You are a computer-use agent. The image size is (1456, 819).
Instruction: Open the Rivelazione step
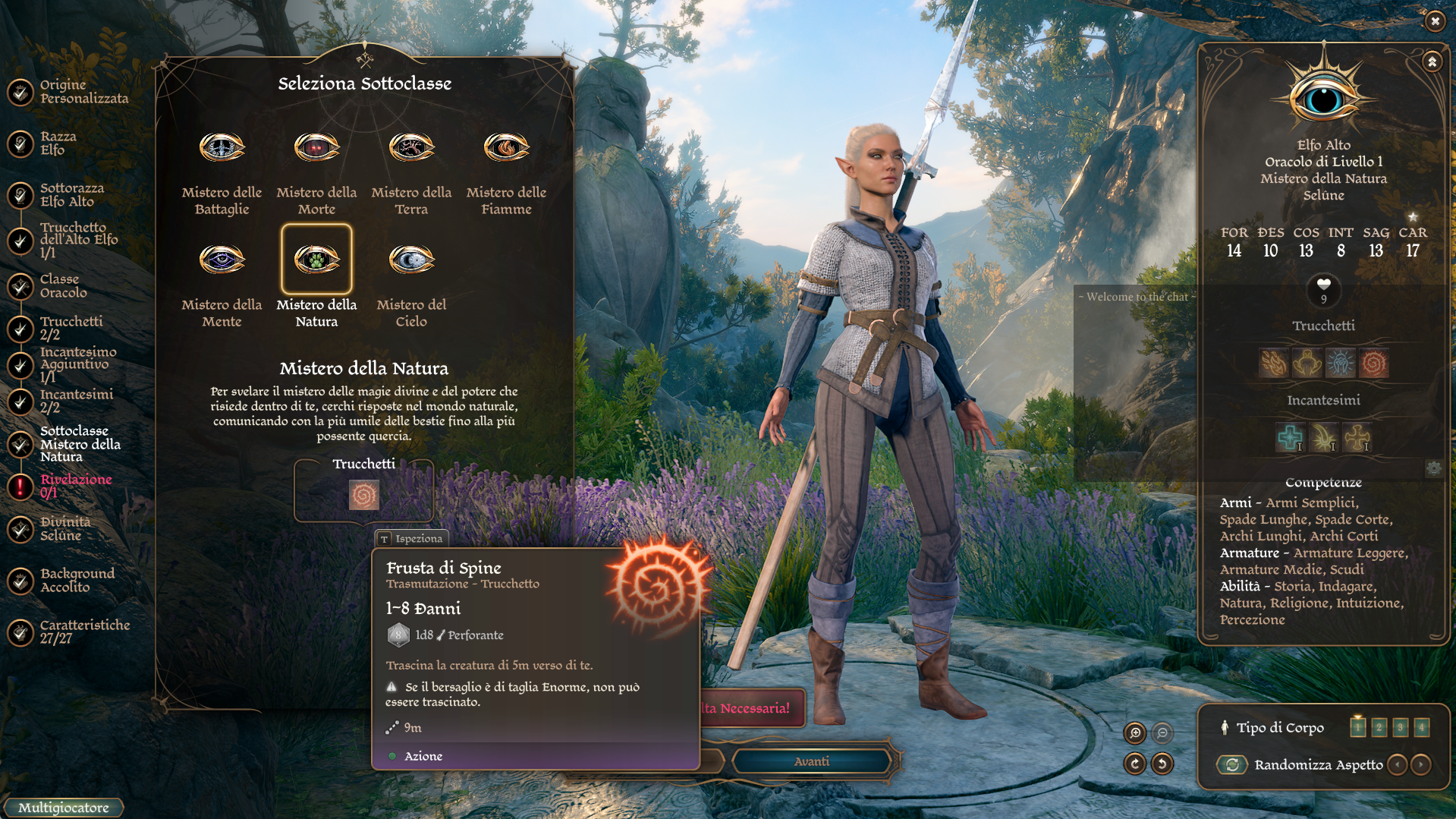pos(75,486)
